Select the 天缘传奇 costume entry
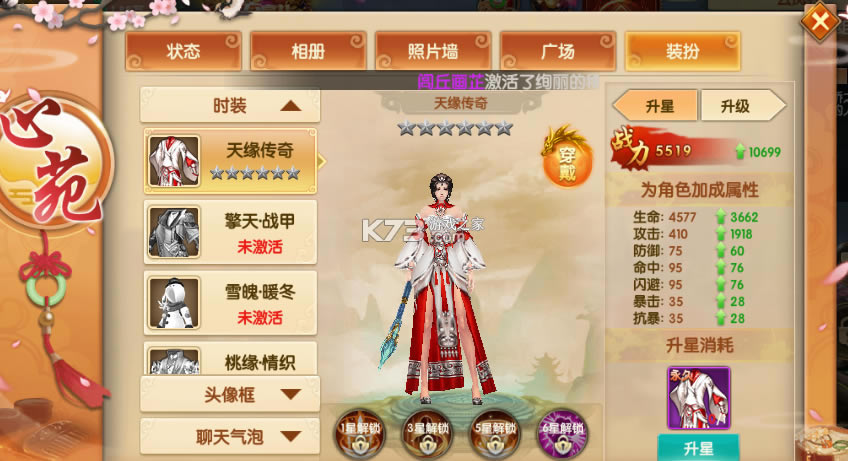Screen dimensions: 848x461 [x=231, y=160]
